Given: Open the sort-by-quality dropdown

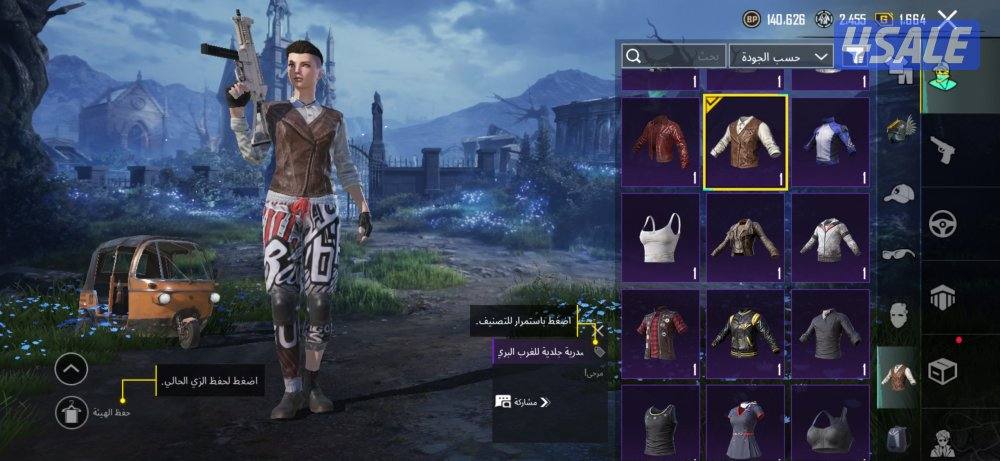Looking at the screenshot, I should (x=781, y=56).
